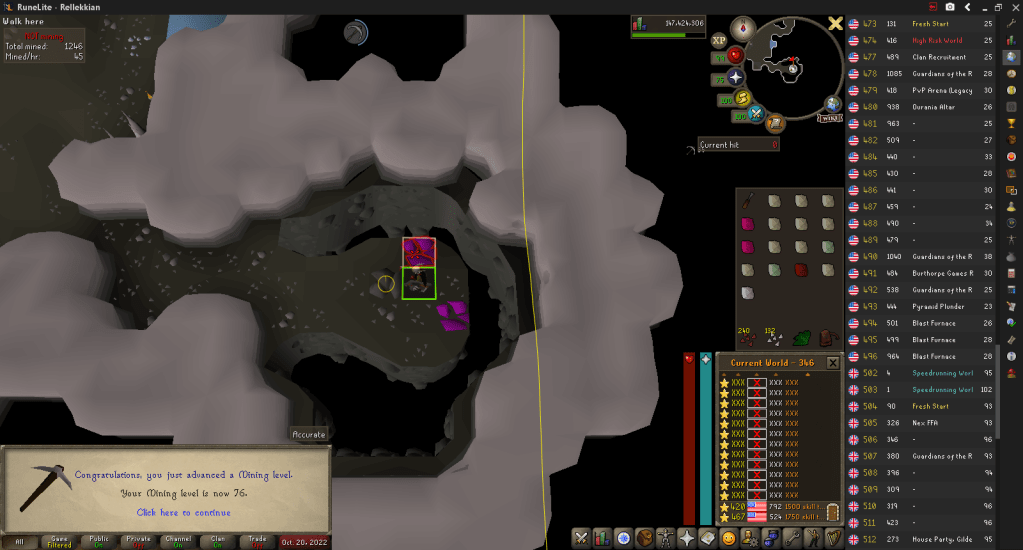
Task: Close the Current World 346 panel
Action: pos(832,362)
